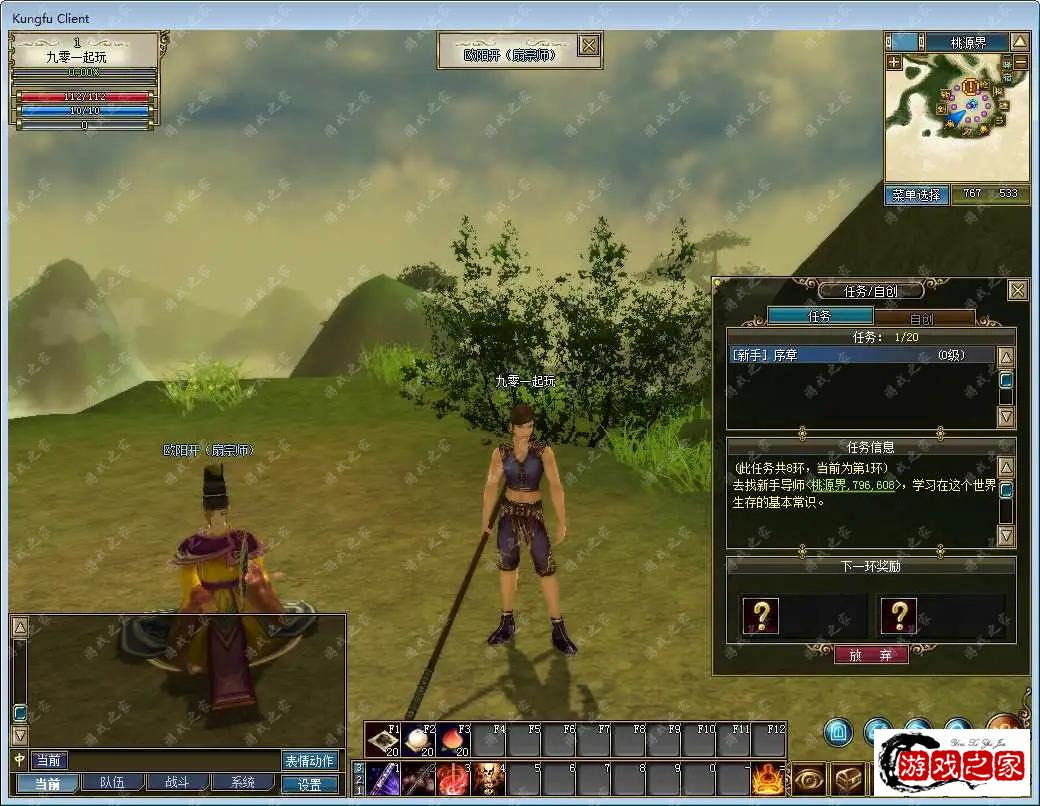
Task: Activate the skull skill in slot 4
Action: (x=487, y=779)
